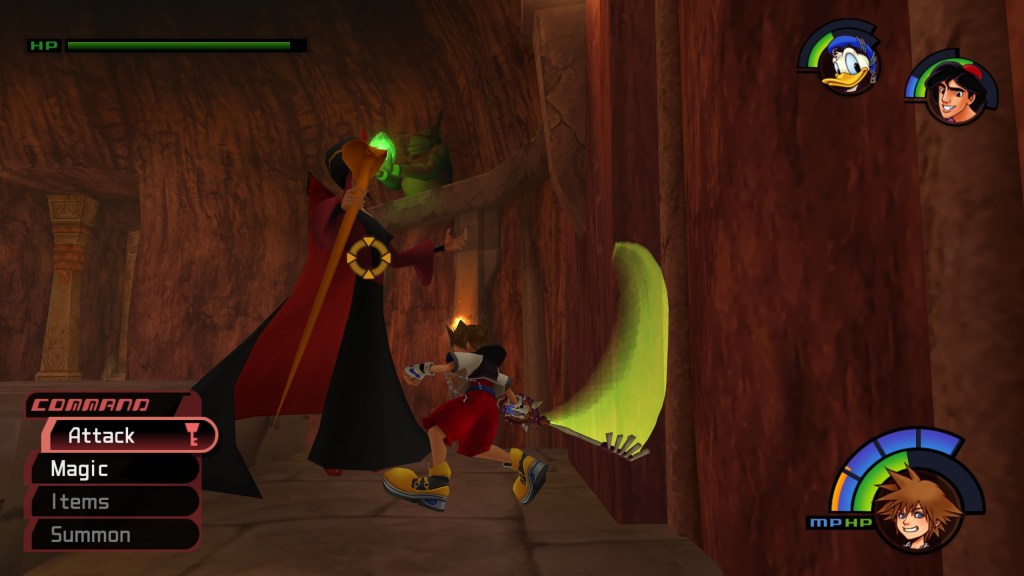Click the yellow lock-on target reticle
Viewport: 1024px width, 576px height.
coord(368,258)
